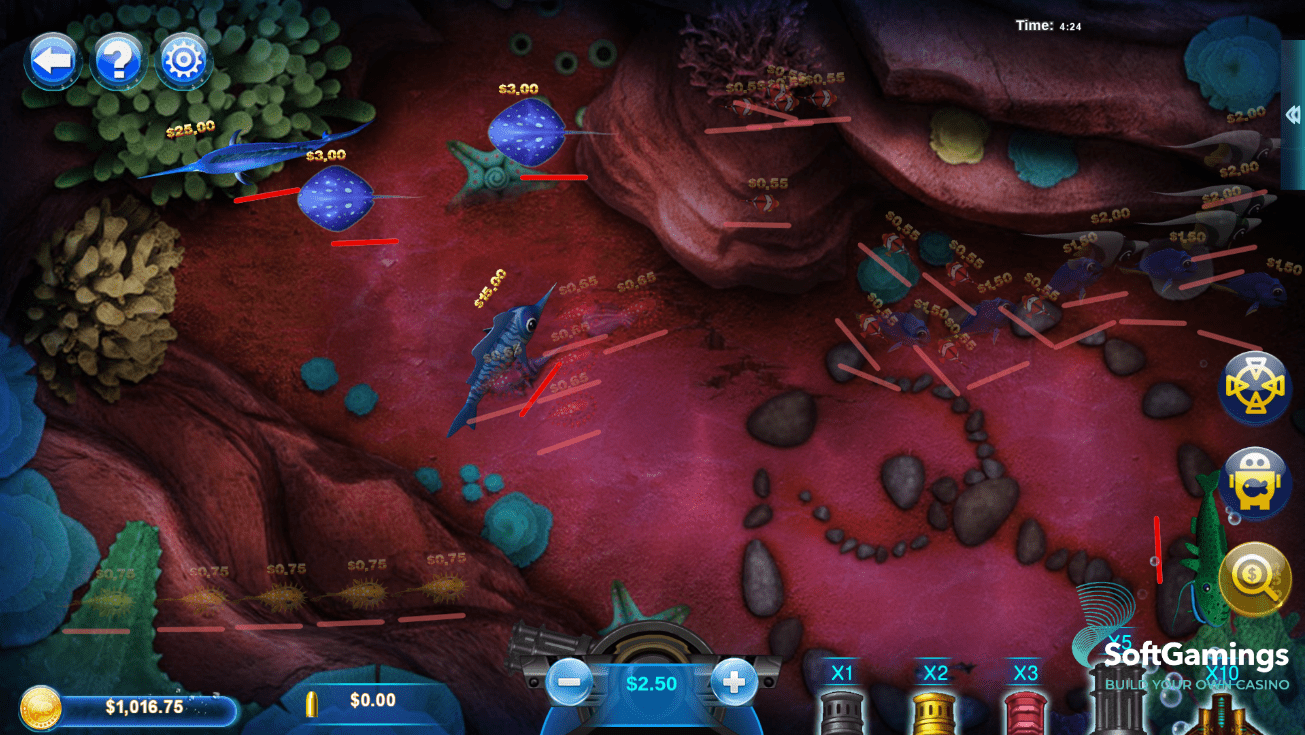
Task: Increase the bet with the plus button
Action: pyautogui.click(x=734, y=683)
